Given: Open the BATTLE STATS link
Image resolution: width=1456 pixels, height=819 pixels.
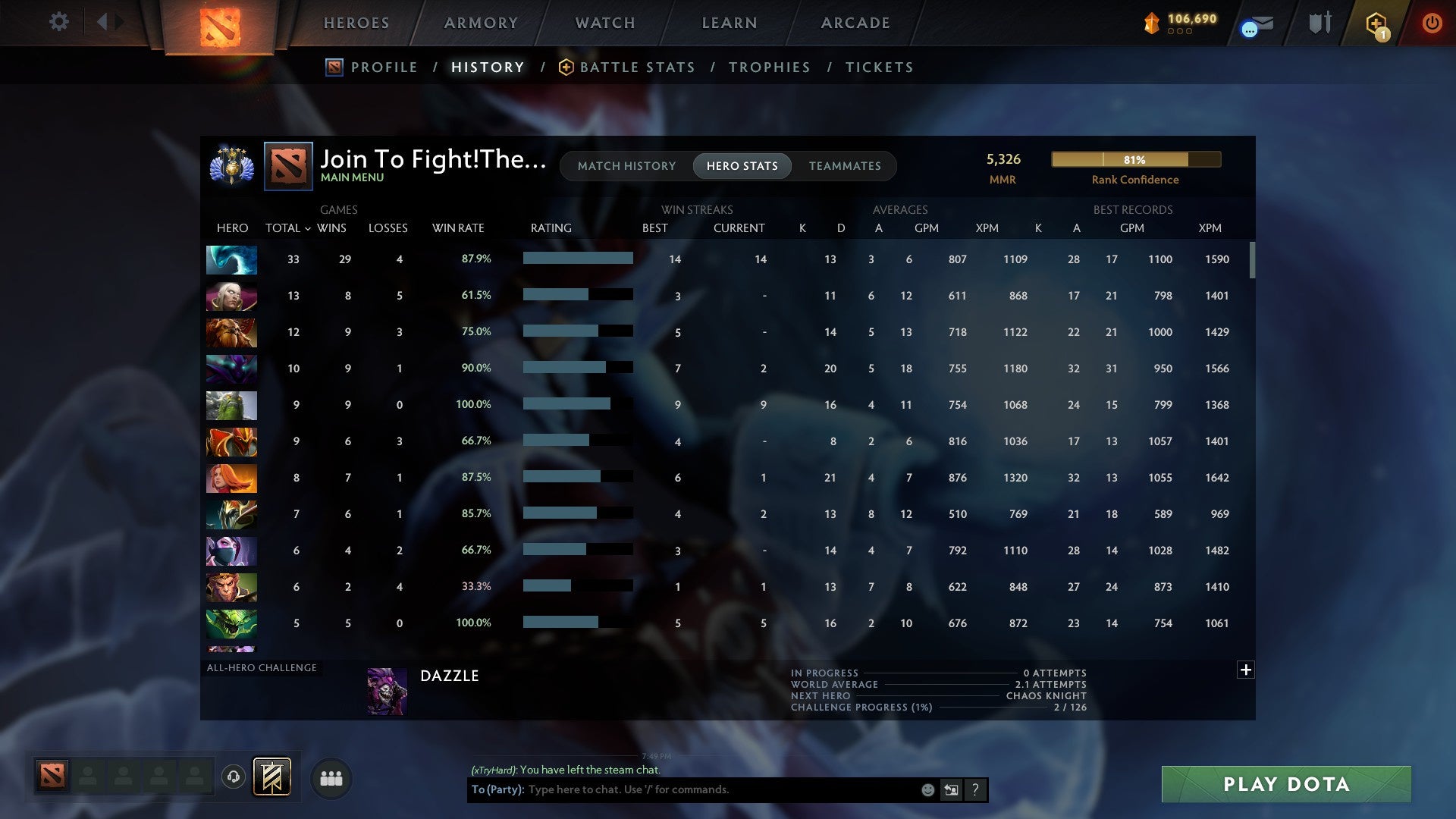Looking at the screenshot, I should 637,67.
